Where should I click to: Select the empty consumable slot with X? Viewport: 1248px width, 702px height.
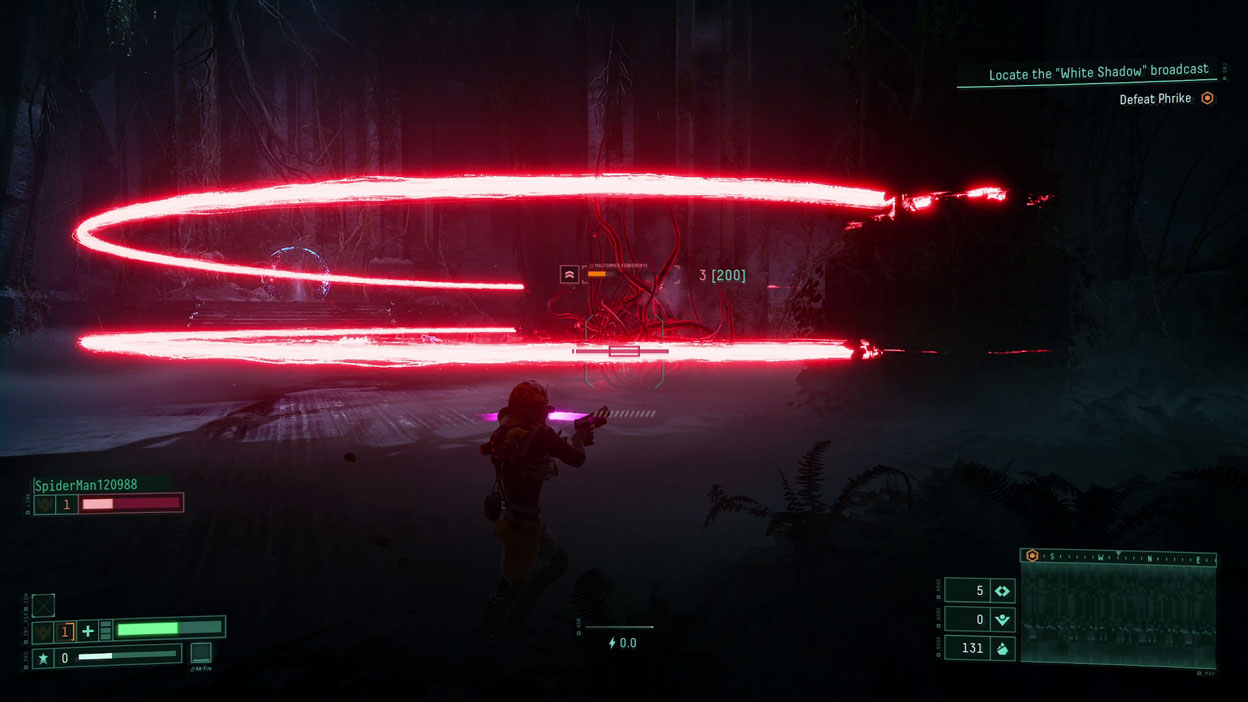point(43,605)
